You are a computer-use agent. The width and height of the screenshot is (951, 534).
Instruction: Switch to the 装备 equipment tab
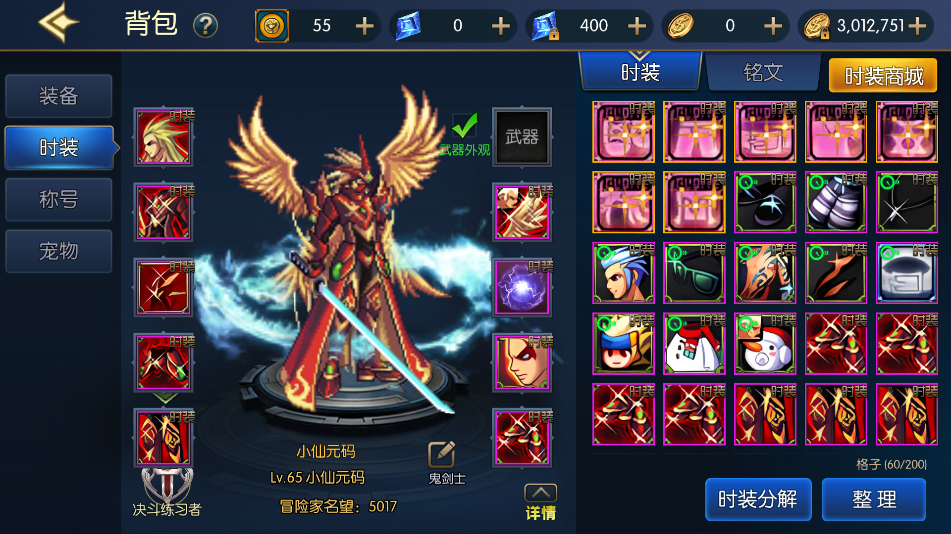pyautogui.click(x=58, y=96)
